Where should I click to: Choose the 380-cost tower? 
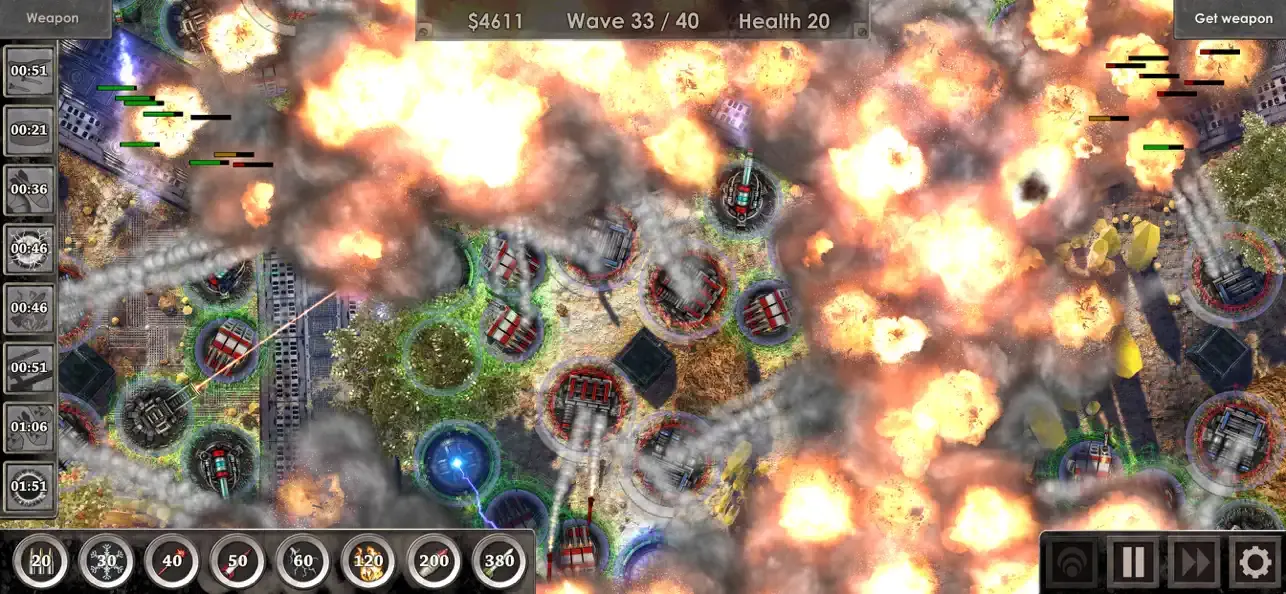pos(500,561)
